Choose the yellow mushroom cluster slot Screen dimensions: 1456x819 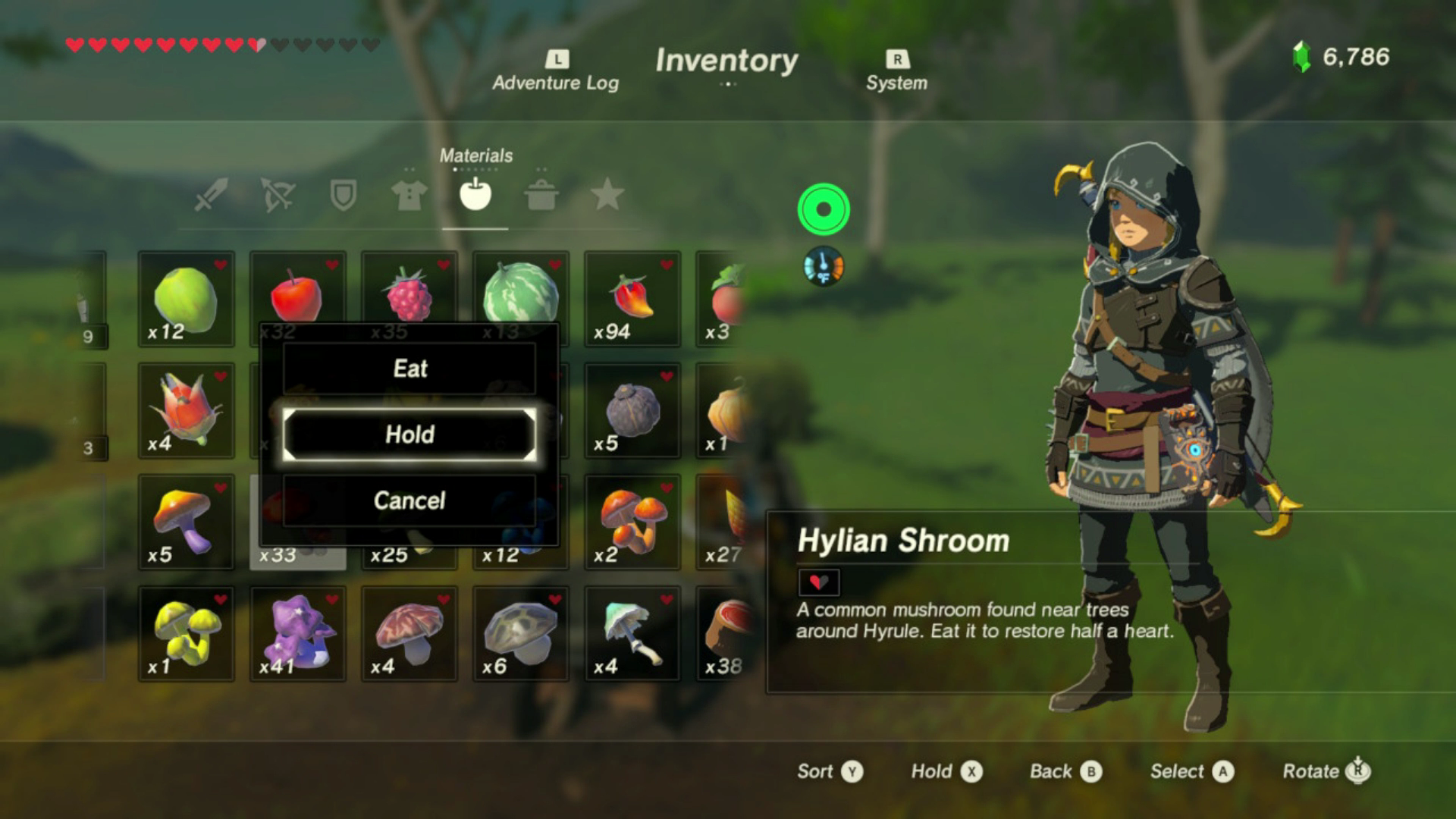click(187, 633)
